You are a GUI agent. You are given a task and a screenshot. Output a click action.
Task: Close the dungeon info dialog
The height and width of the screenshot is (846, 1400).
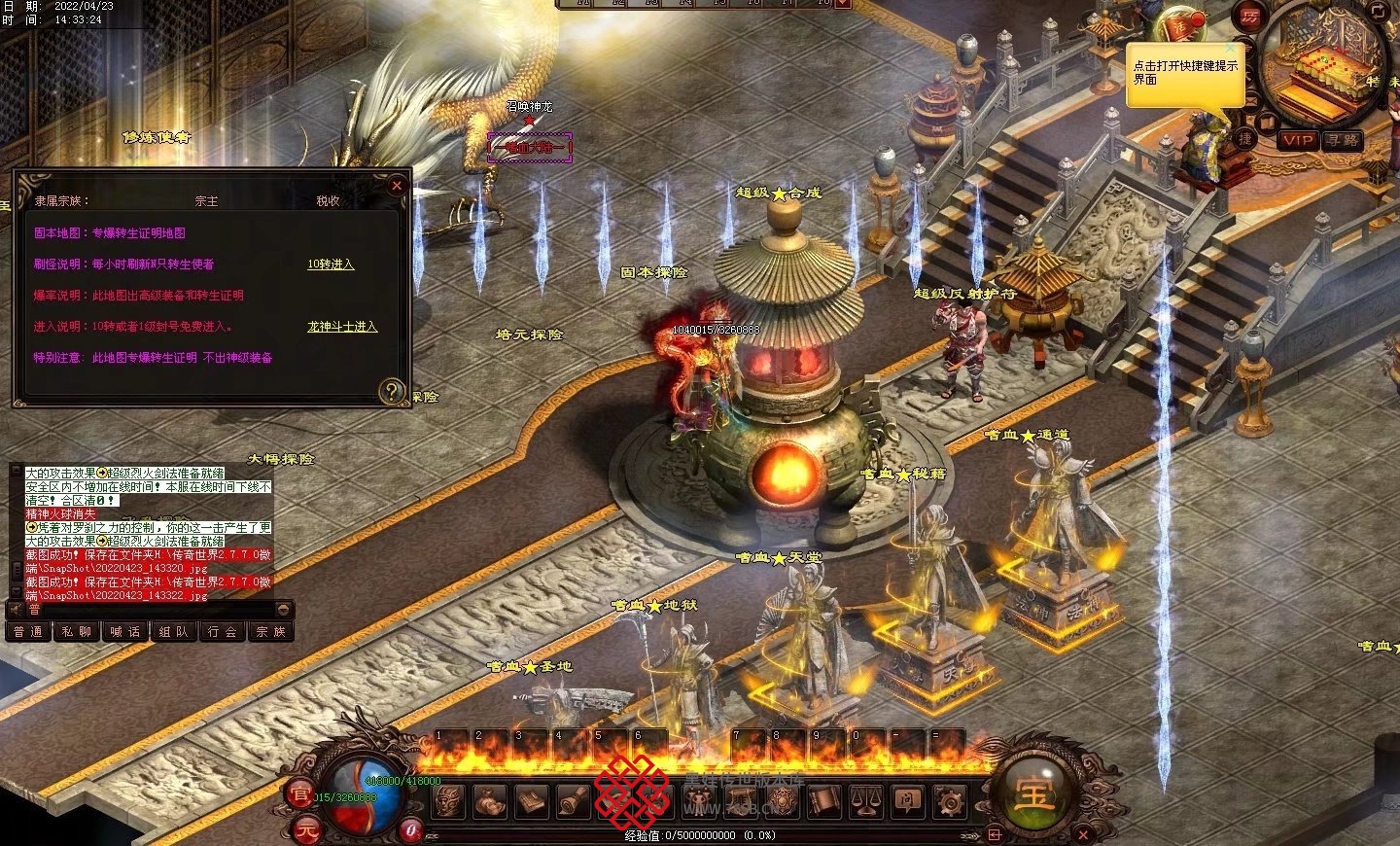396,186
